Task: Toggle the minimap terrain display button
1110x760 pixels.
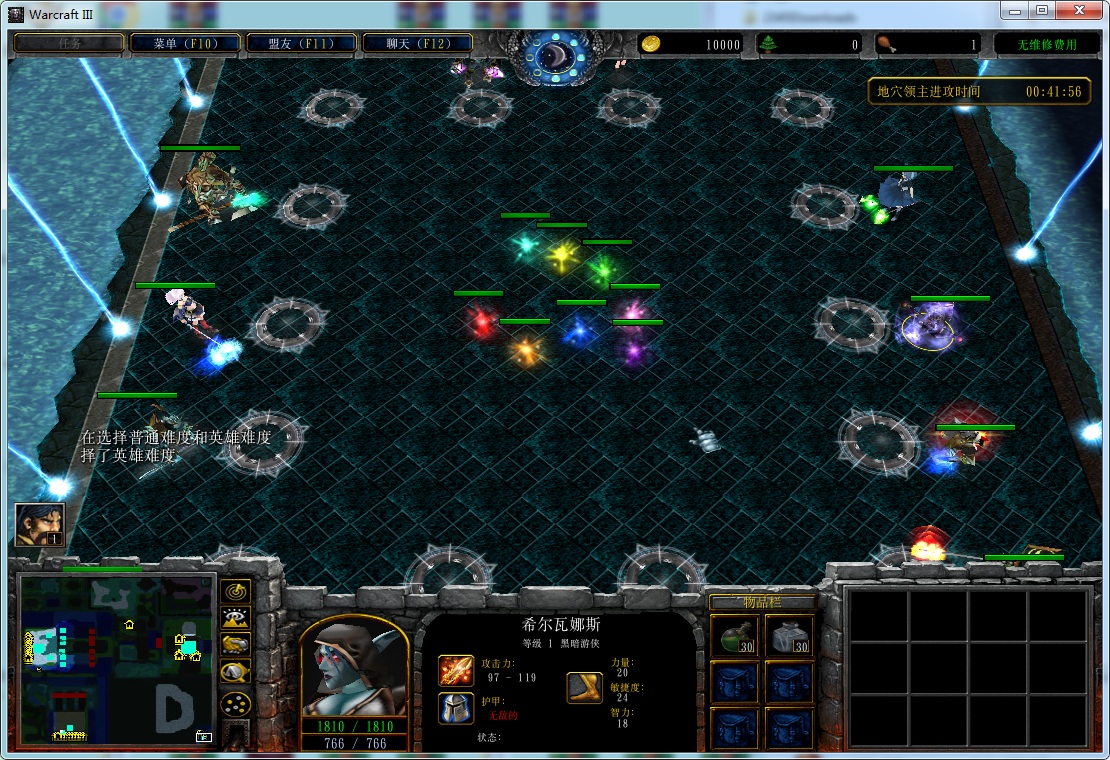Action: (236, 618)
